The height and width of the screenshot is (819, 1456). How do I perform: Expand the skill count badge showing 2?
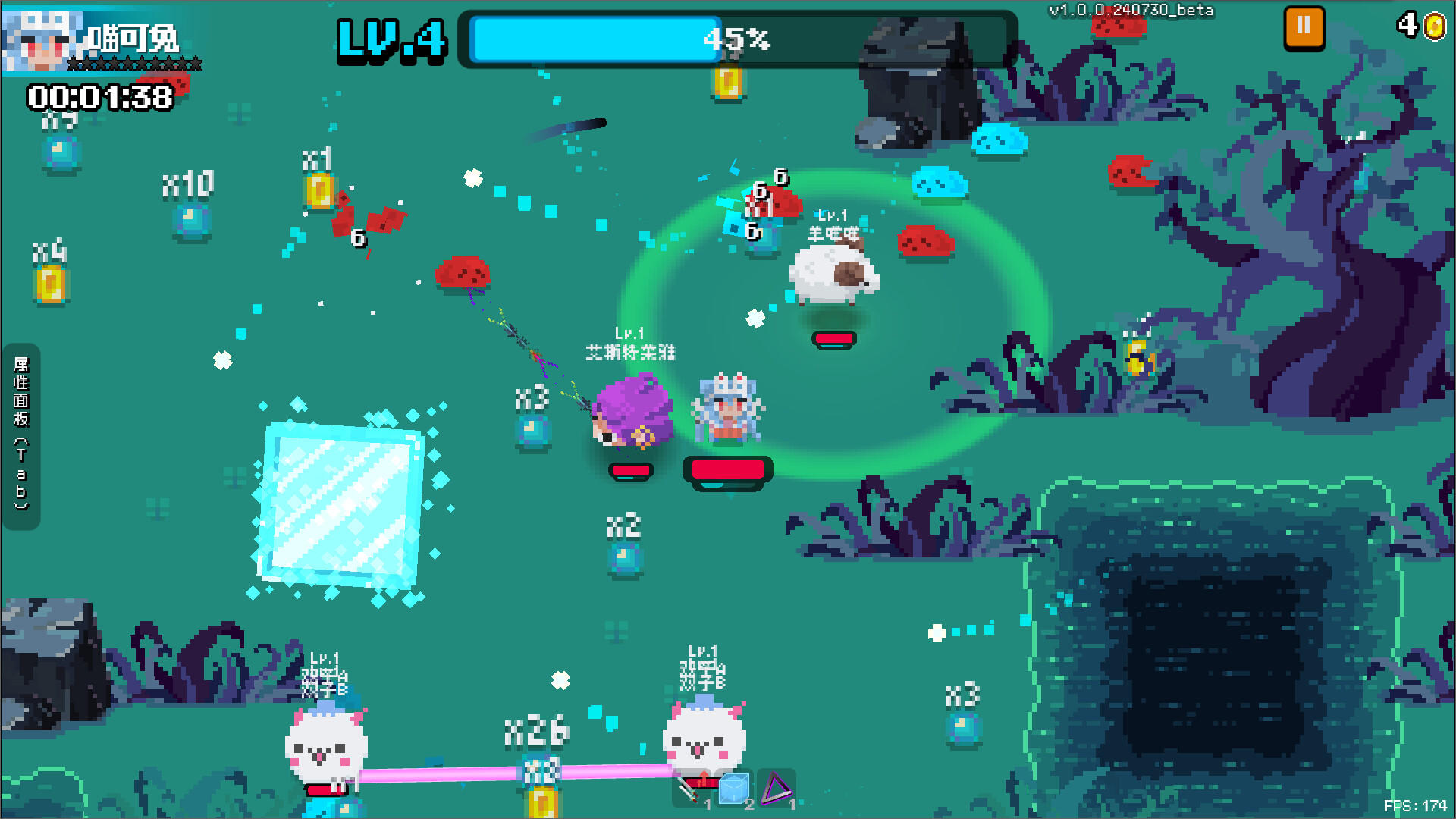pyautogui.click(x=750, y=804)
